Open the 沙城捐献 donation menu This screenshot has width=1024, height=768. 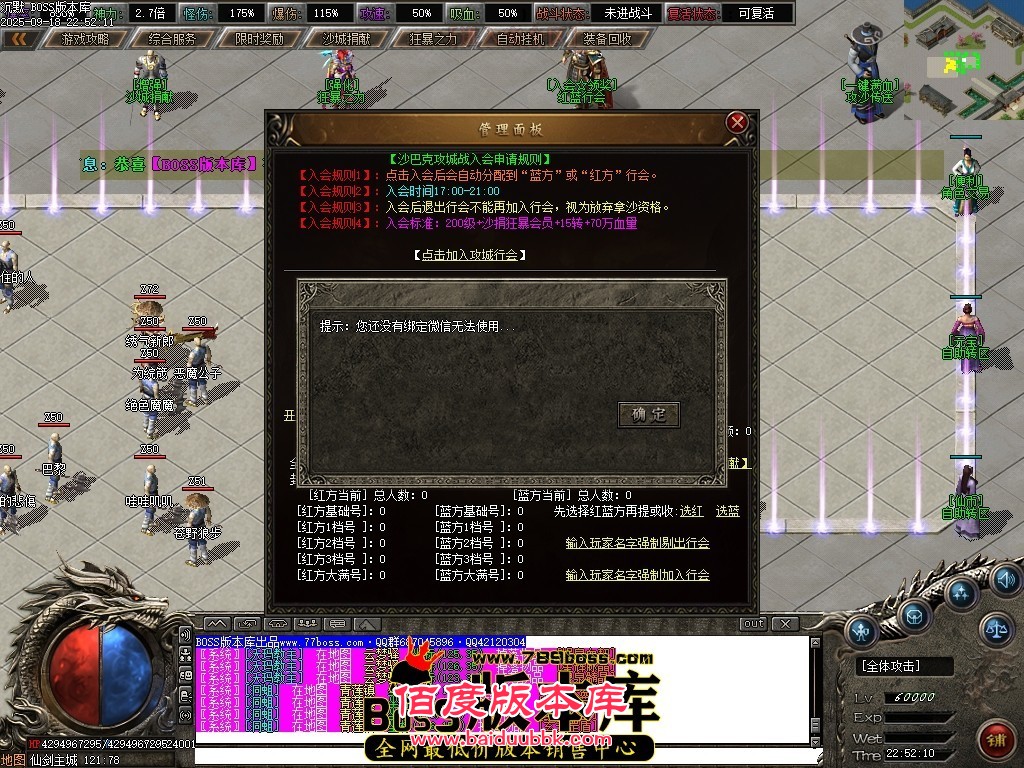(x=346, y=39)
